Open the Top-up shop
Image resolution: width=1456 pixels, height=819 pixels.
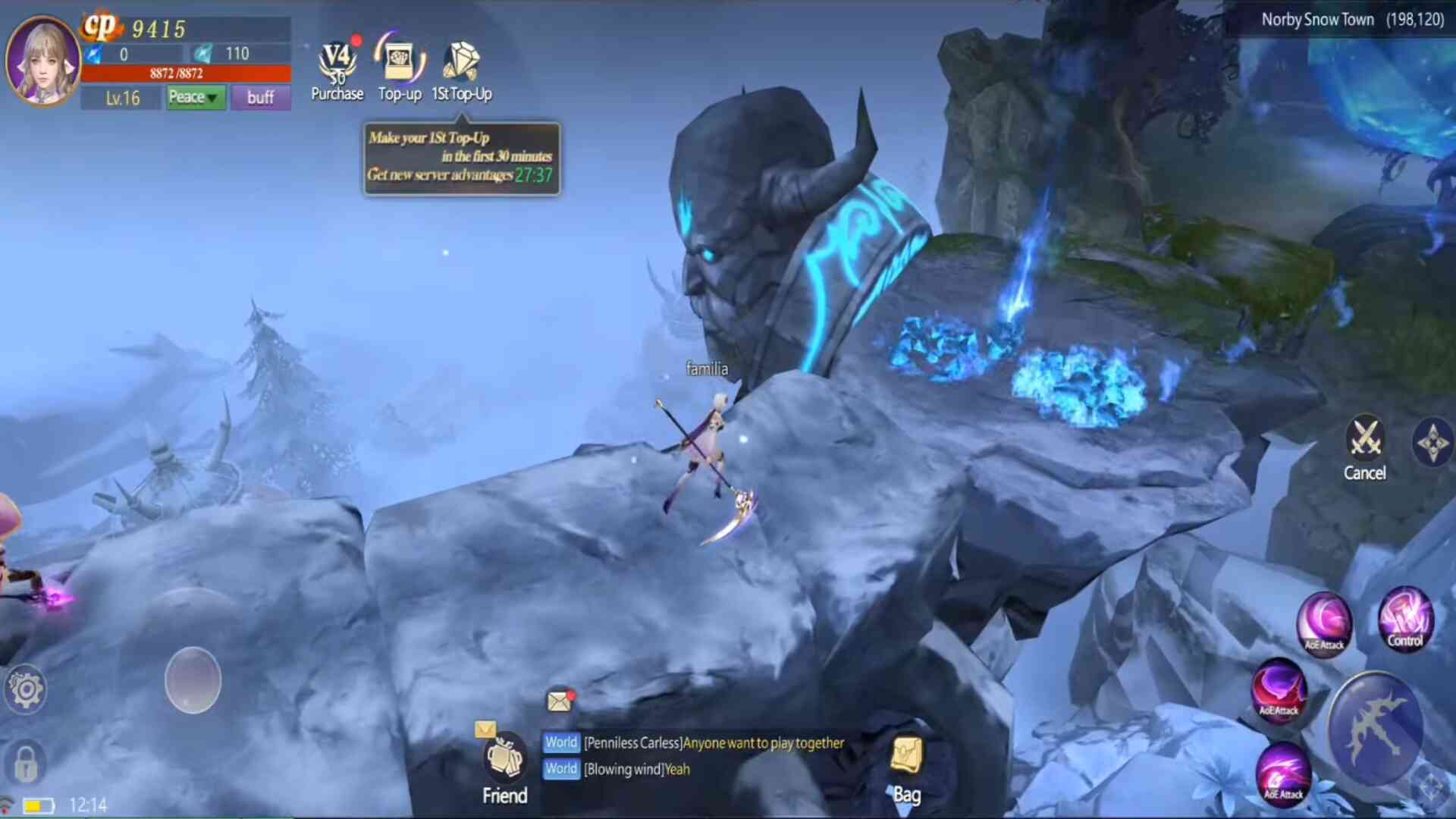[400, 70]
